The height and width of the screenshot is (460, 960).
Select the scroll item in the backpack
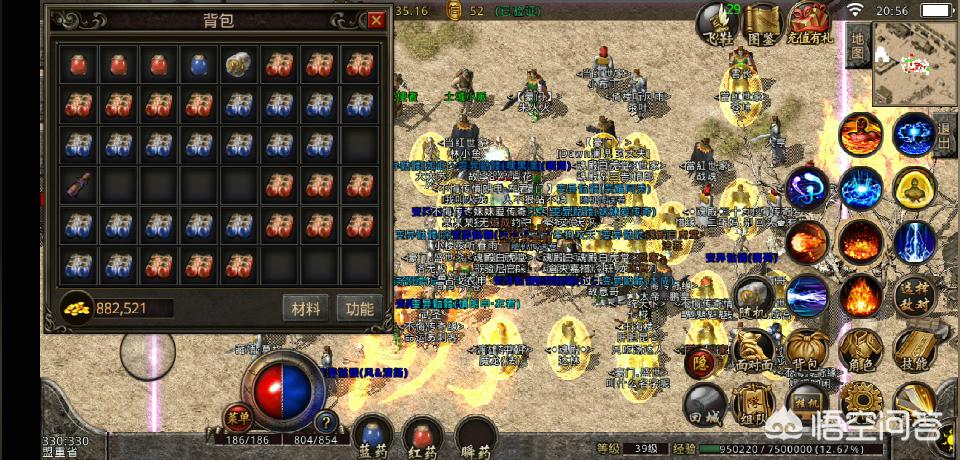point(76,184)
